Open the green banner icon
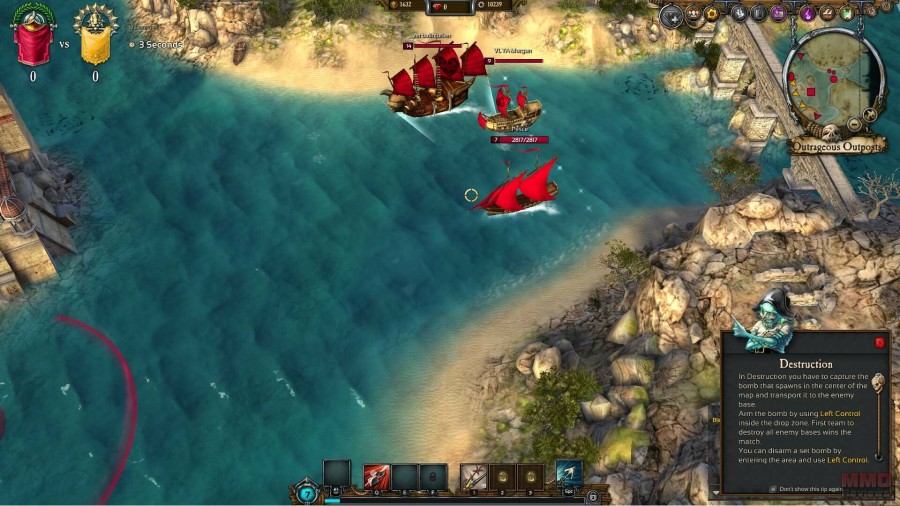Viewport: 900px width, 506px height. click(x=847, y=14)
